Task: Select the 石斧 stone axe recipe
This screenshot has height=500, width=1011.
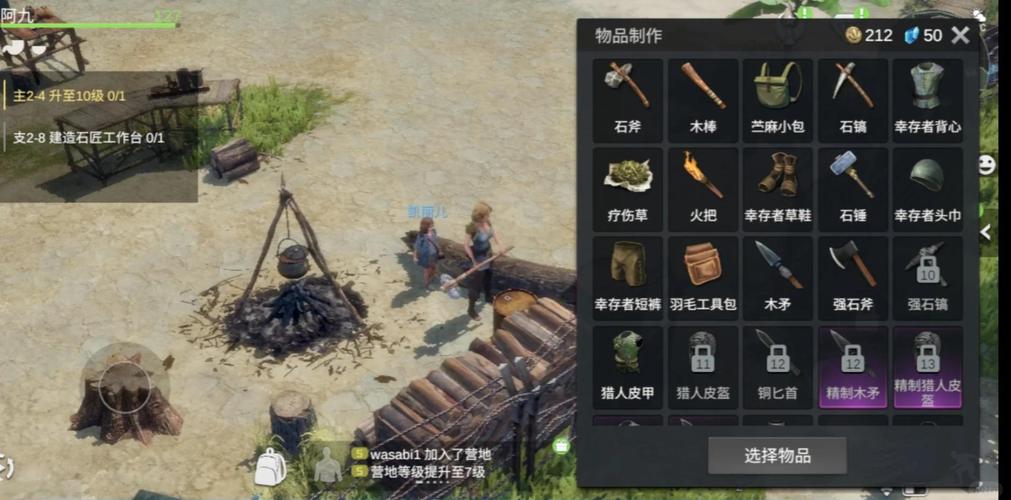Action: point(628,99)
